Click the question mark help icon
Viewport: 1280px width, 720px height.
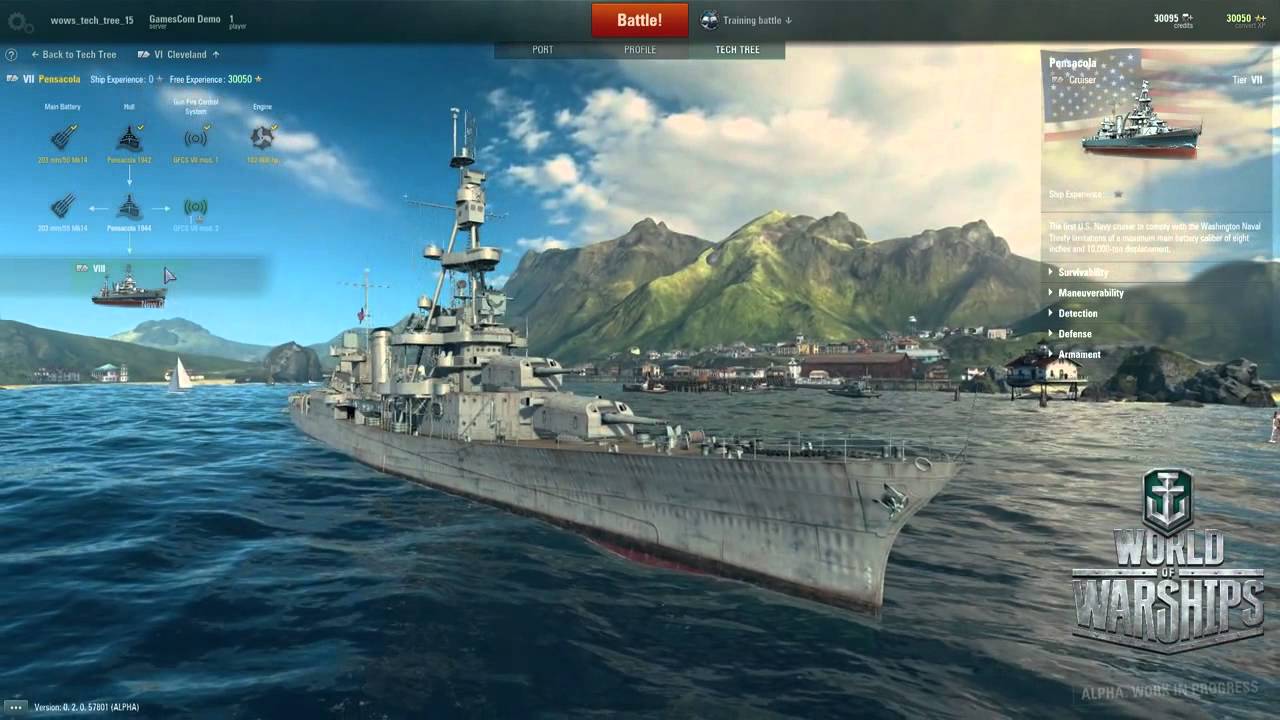[11, 55]
